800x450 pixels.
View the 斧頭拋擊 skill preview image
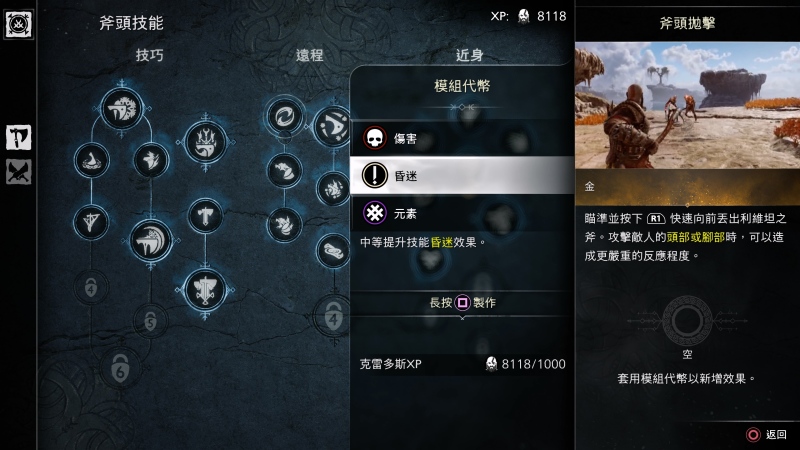pos(687,105)
